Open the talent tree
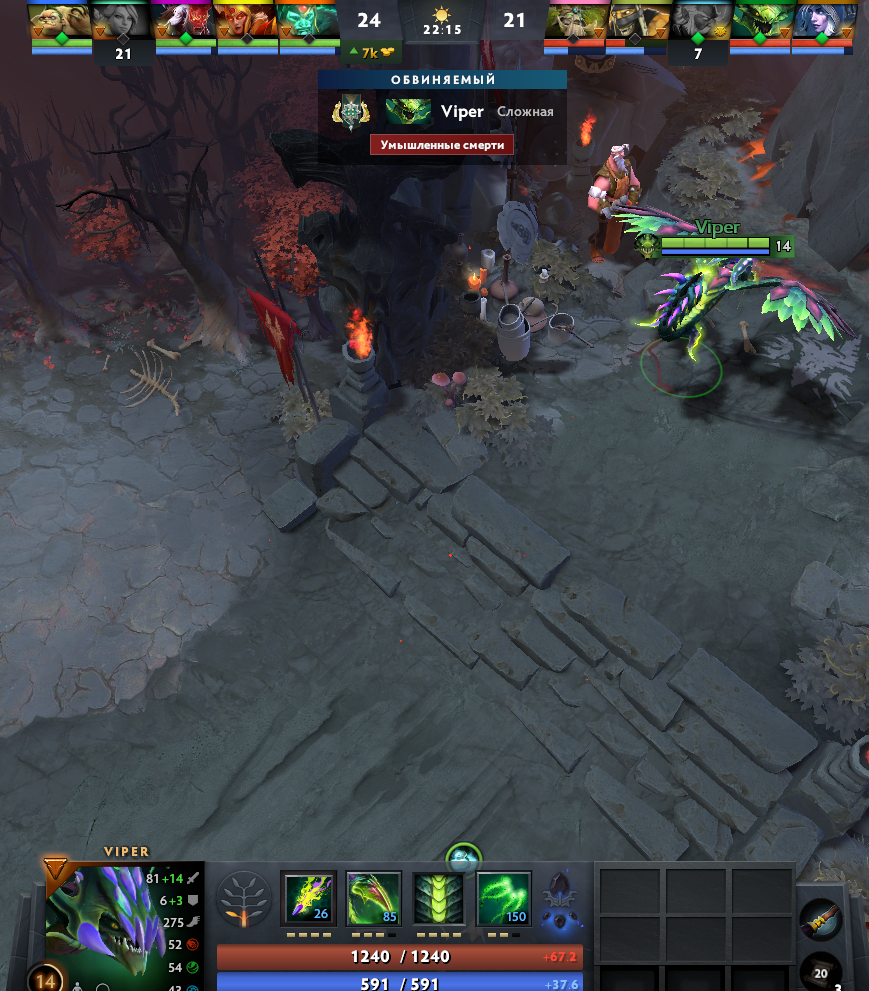 point(243,898)
